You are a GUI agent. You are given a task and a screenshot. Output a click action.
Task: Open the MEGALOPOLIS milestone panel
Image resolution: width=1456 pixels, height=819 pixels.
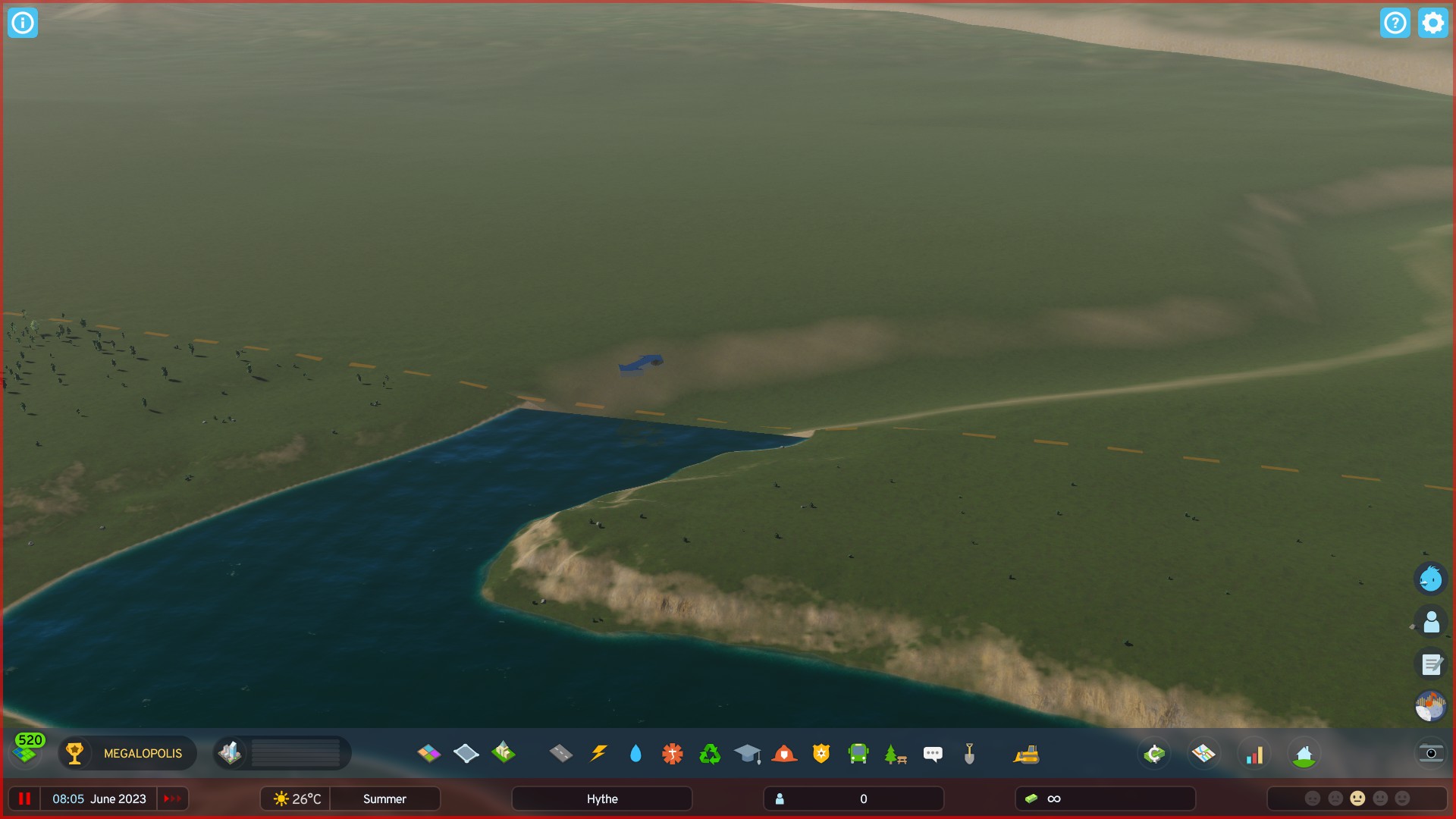[127, 753]
